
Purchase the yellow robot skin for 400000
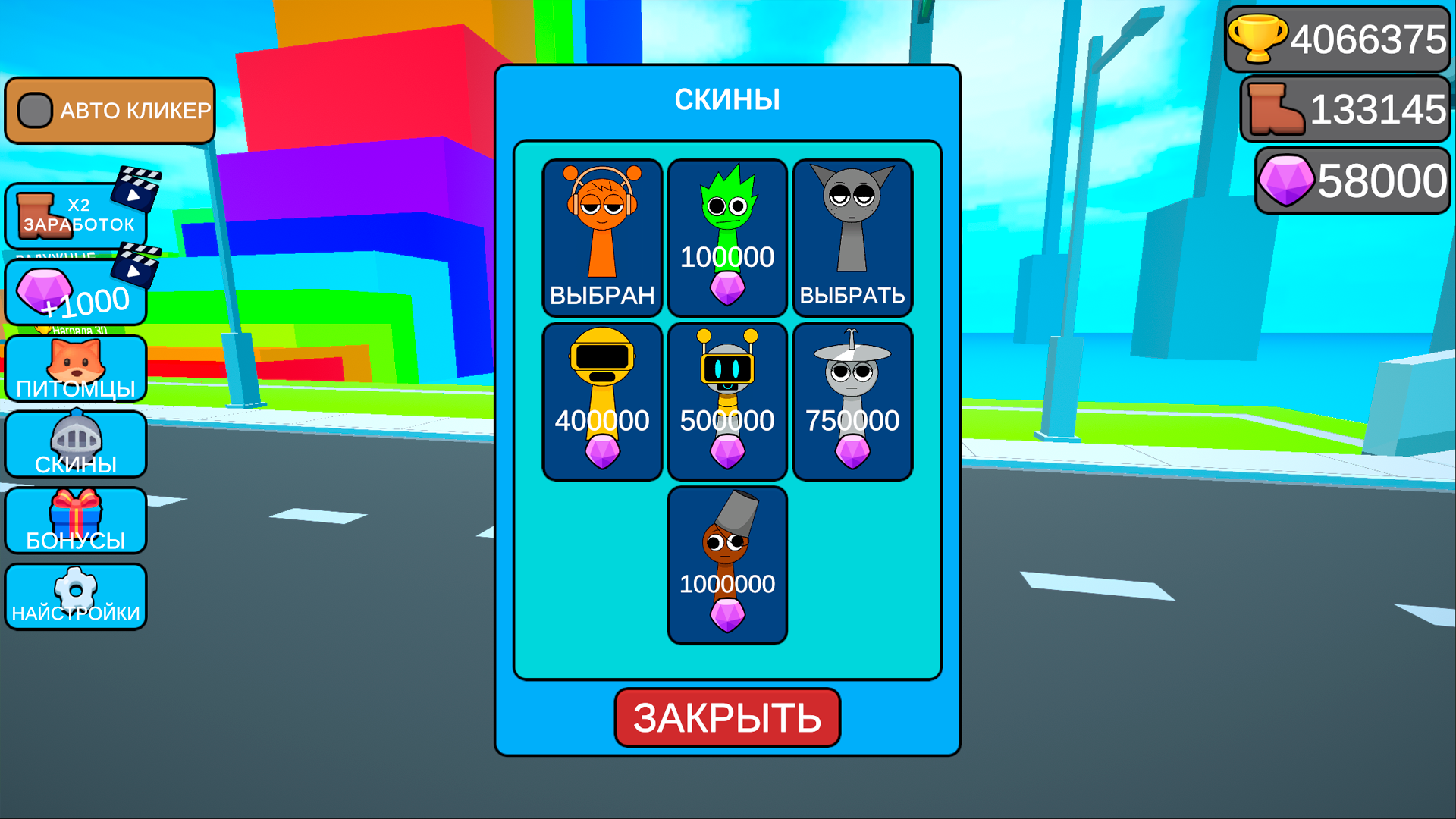point(602,400)
